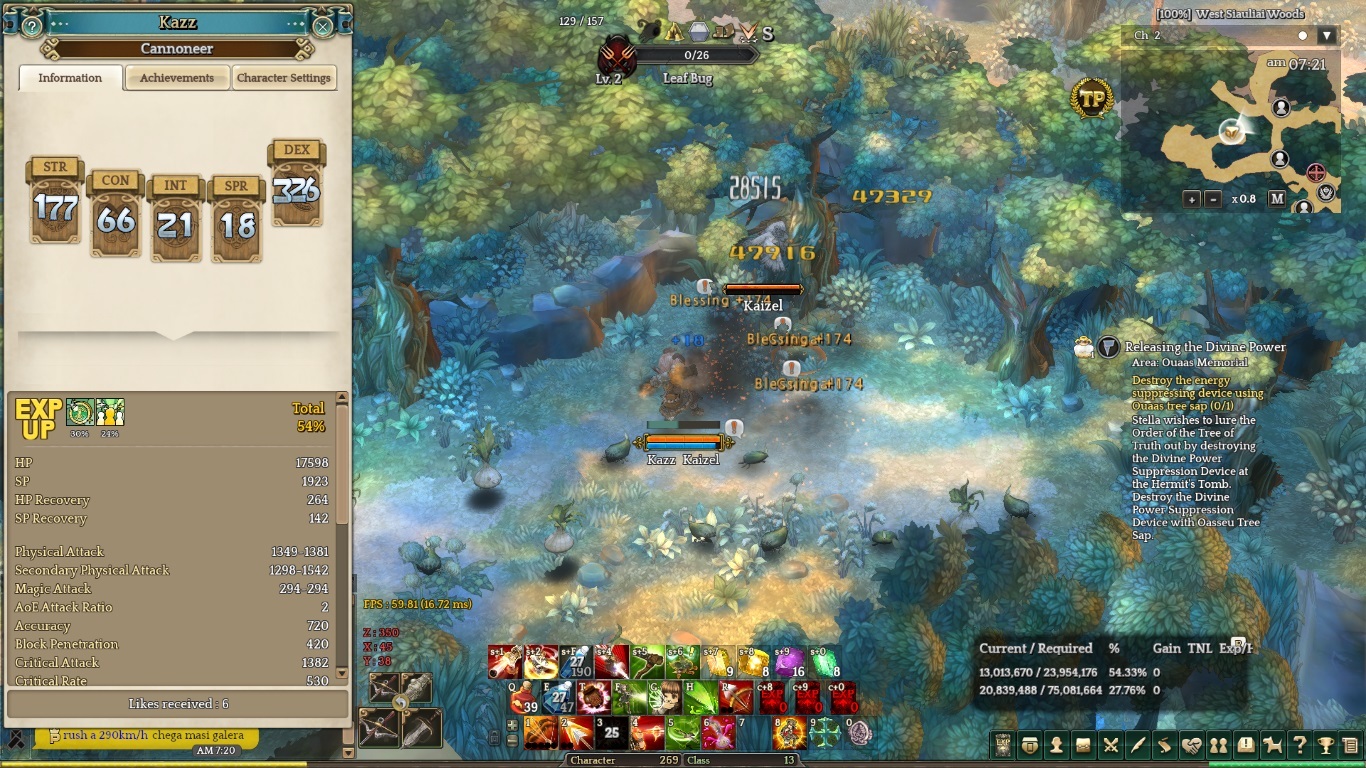Open the channel dropdown arrow
1366x768 pixels.
[1327, 36]
